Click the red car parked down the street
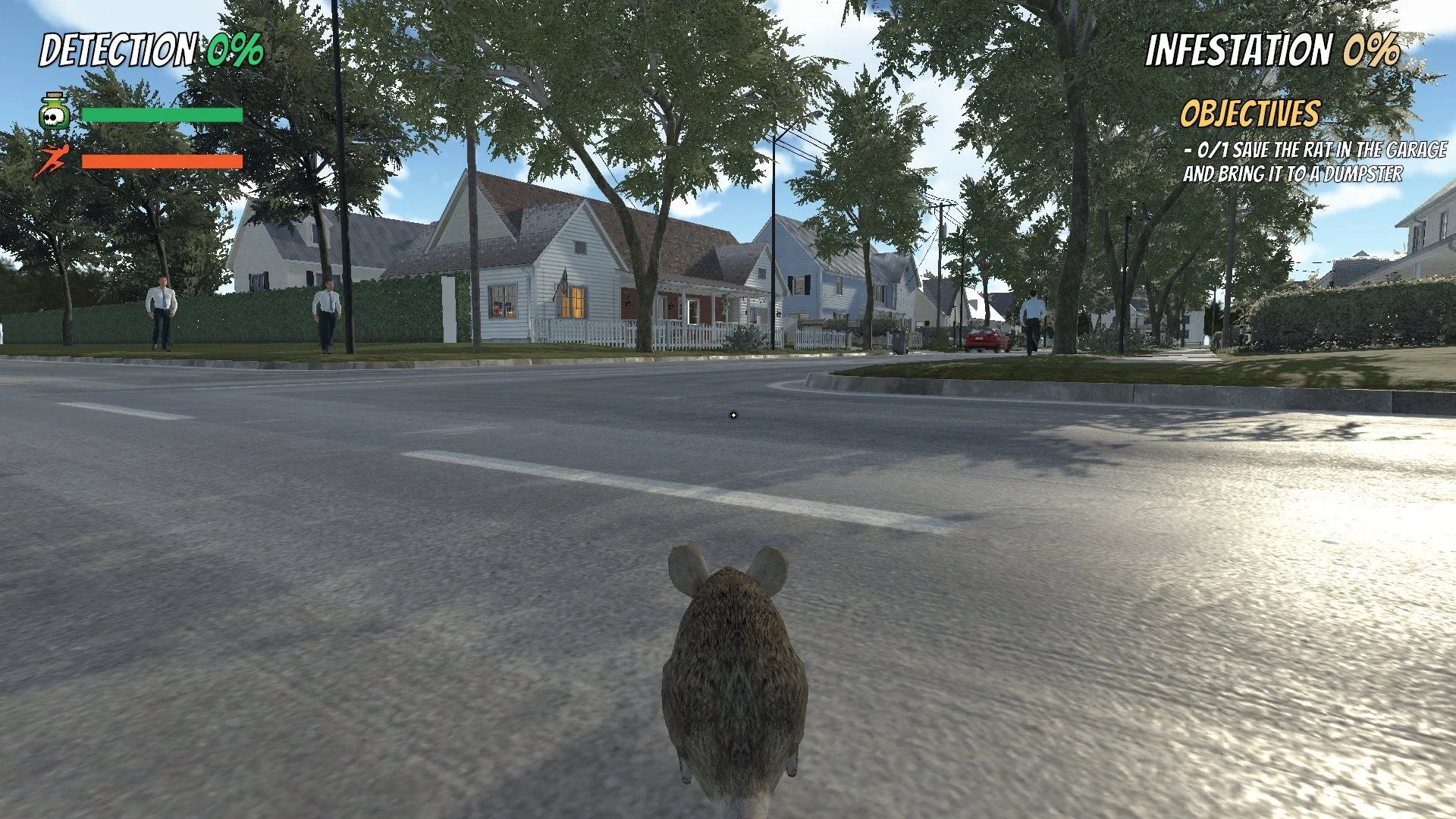The image size is (1456, 819). [x=985, y=339]
